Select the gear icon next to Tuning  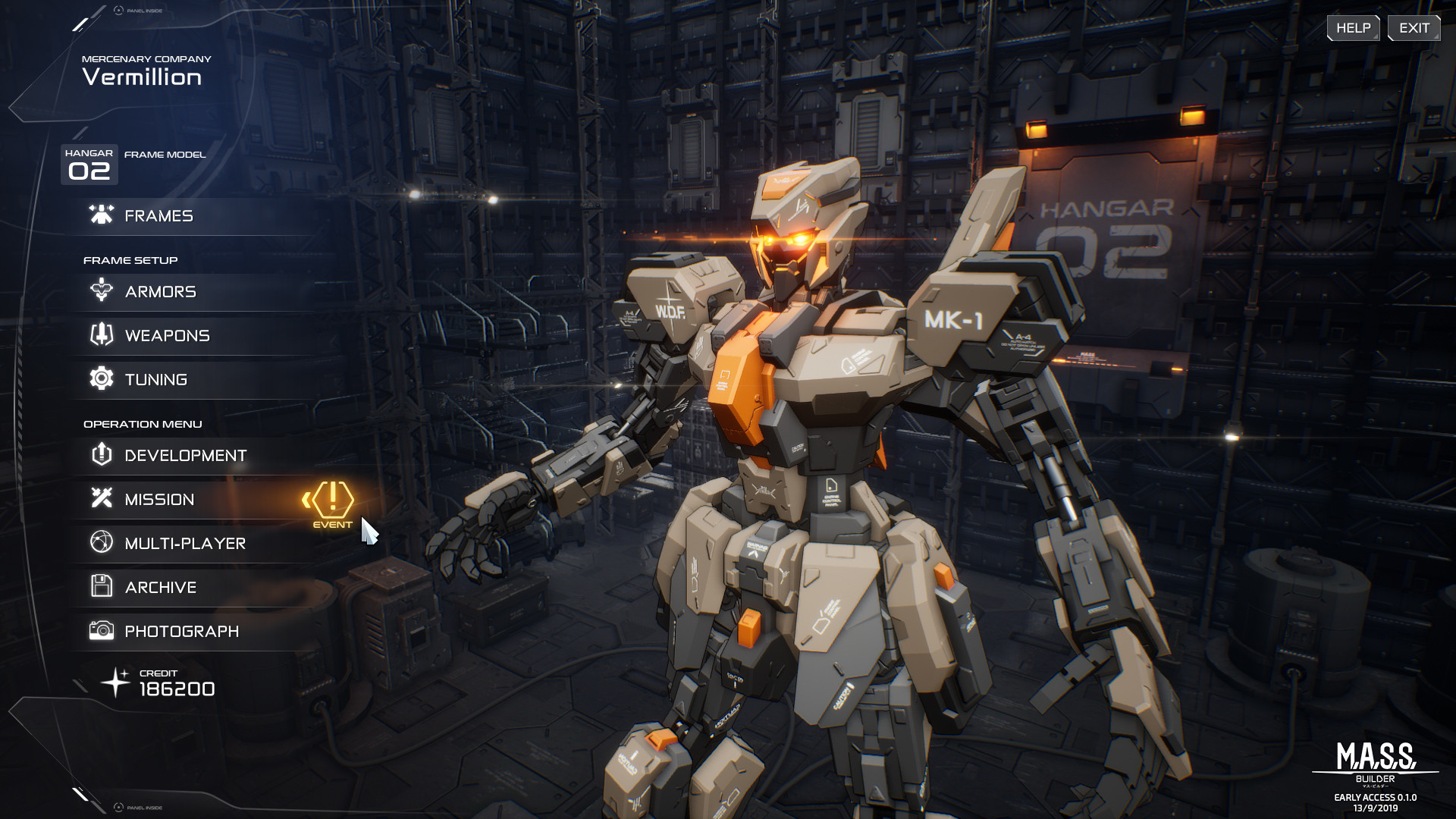tap(99, 378)
